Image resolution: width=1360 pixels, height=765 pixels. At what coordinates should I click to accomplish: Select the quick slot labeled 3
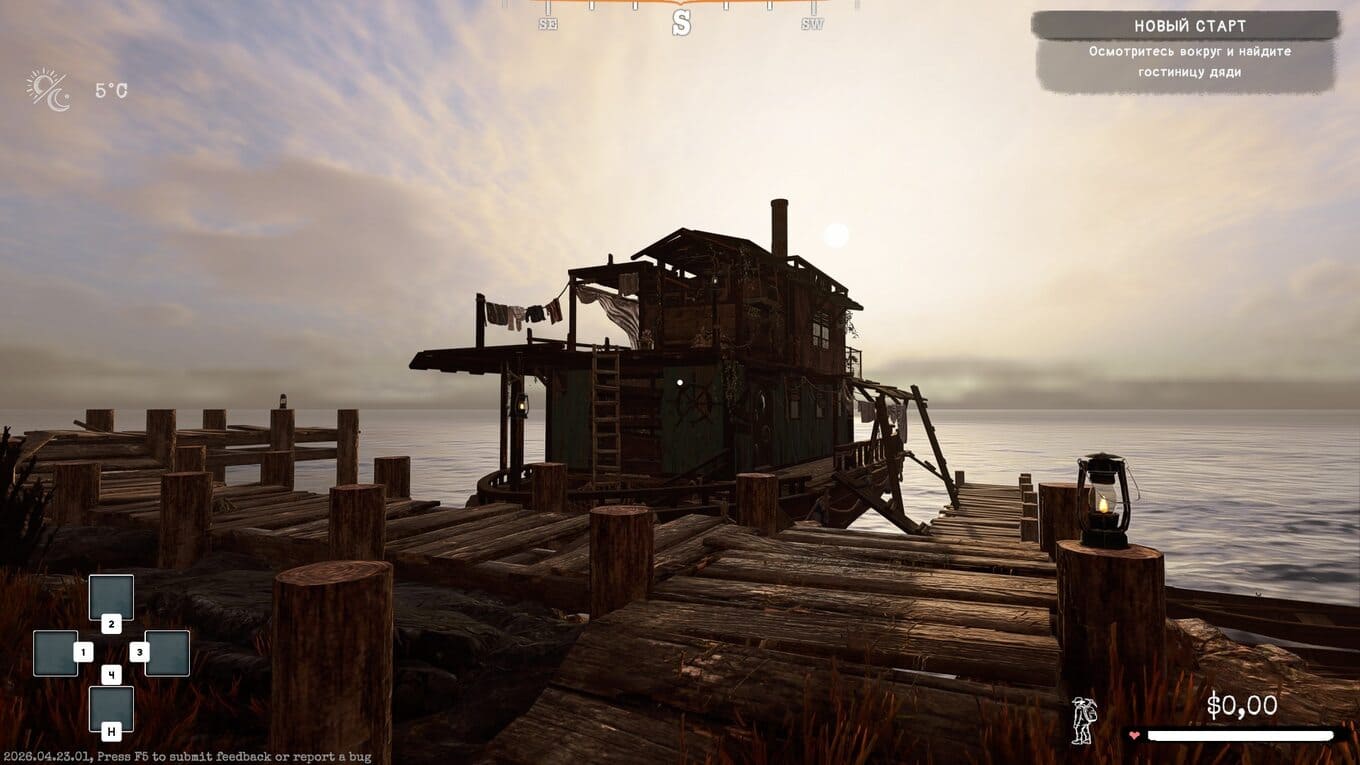coord(167,653)
